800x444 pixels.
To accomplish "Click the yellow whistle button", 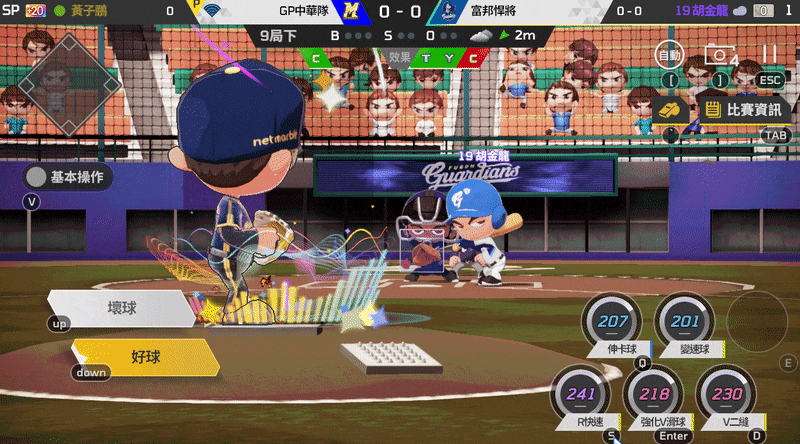I will point(668,109).
